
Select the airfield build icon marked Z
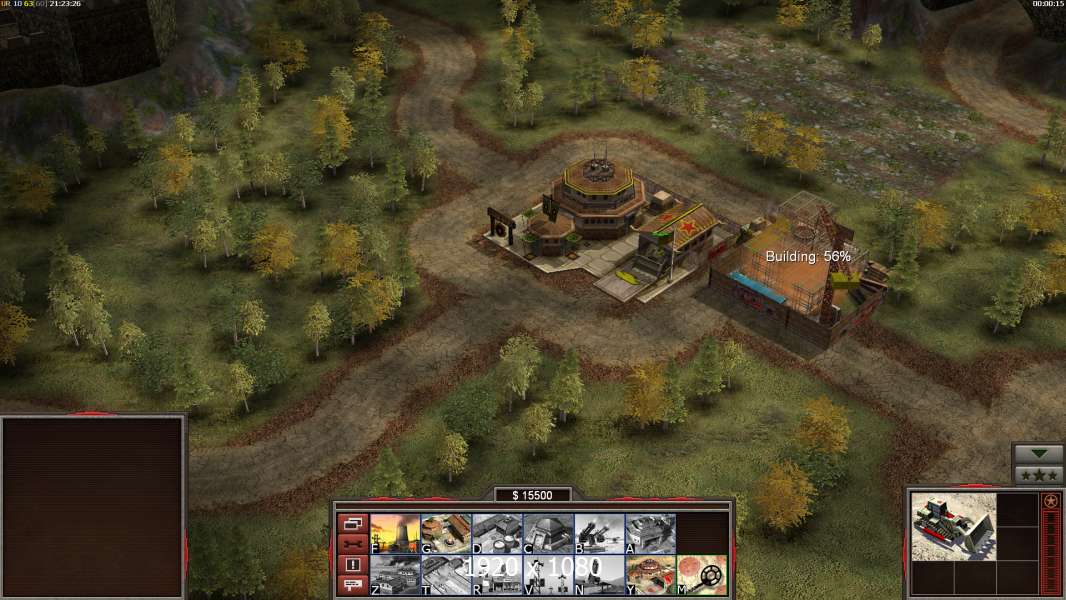pyautogui.click(x=395, y=575)
